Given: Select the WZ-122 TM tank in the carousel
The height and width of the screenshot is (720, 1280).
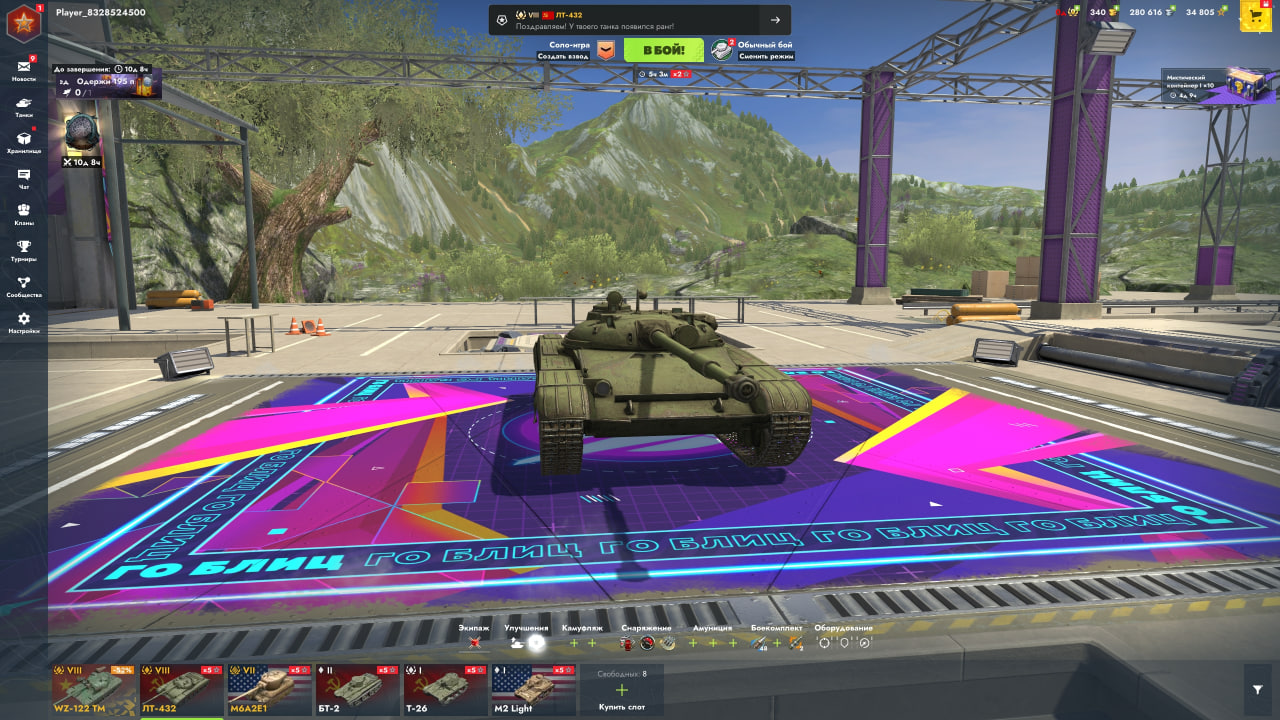Looking at the screenshot, I should (94, 690).
